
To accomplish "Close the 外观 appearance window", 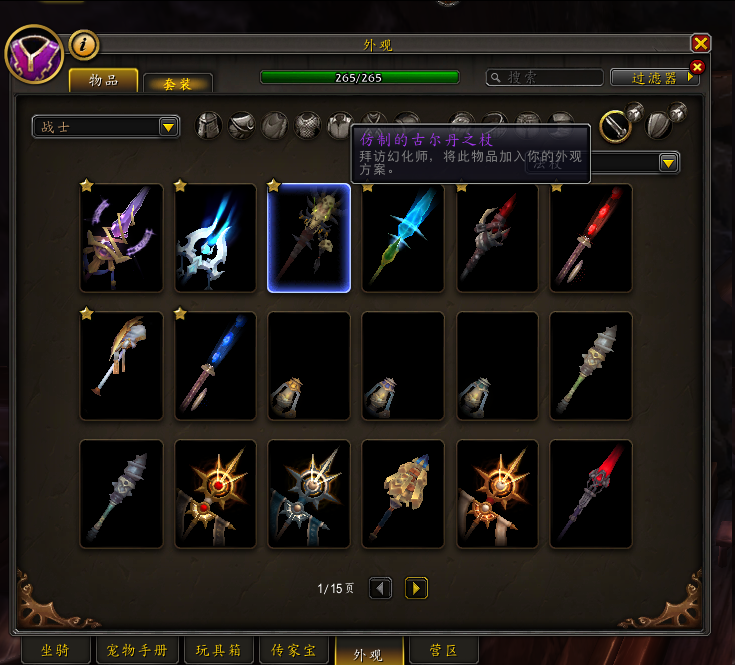I will (x=700, y=43).
